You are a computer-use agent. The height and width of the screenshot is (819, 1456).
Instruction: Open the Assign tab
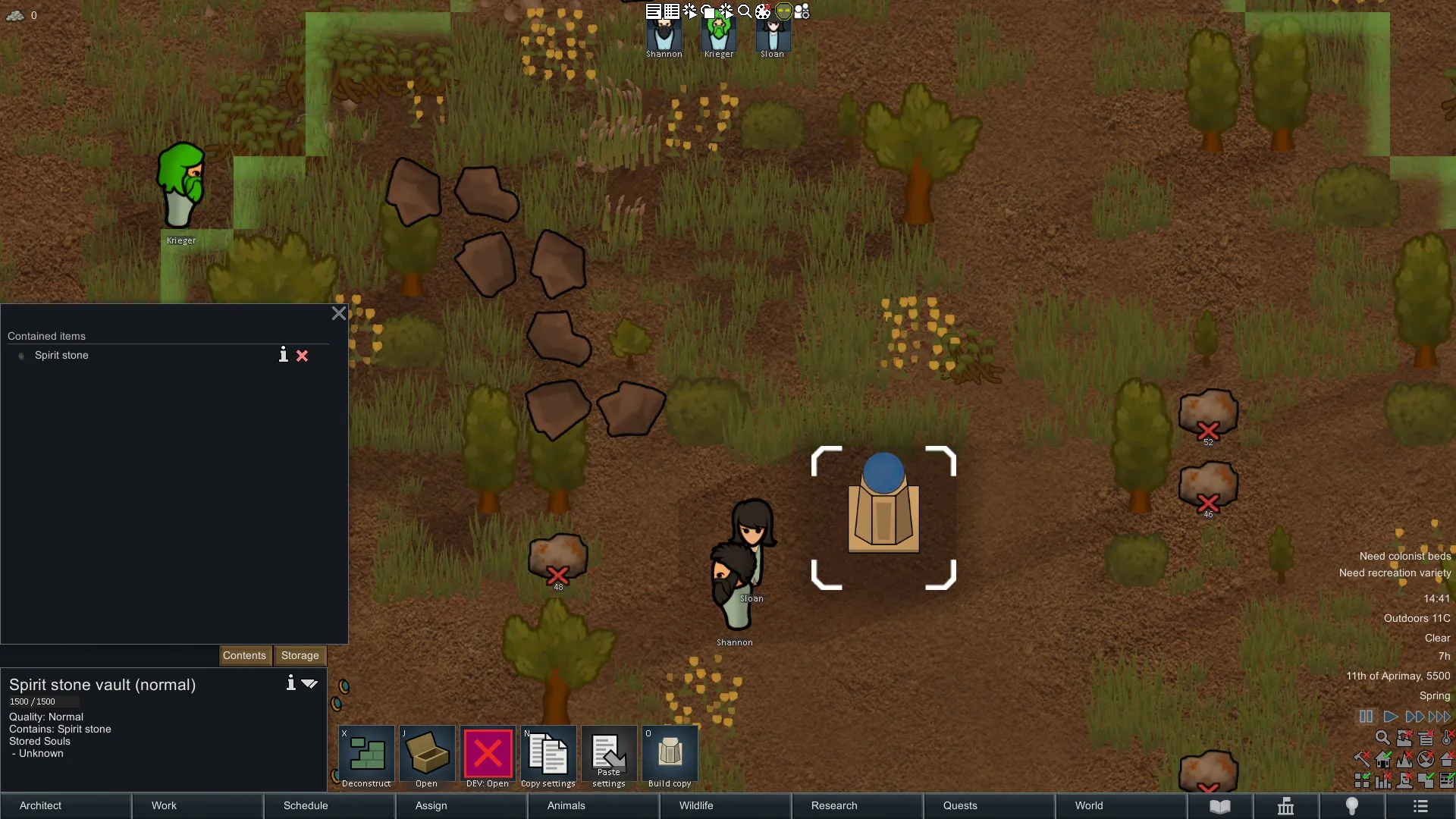[x=461, y=805]
